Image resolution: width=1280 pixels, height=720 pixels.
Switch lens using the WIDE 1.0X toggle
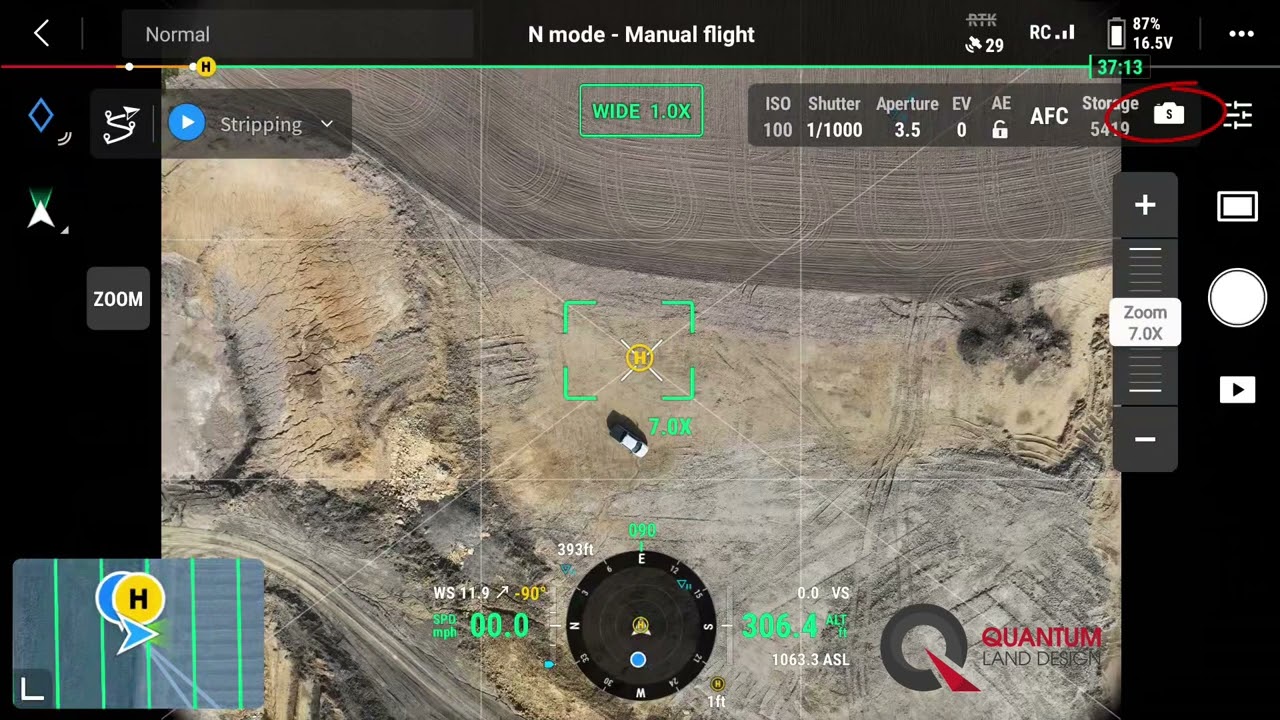(x=641, y=110)
